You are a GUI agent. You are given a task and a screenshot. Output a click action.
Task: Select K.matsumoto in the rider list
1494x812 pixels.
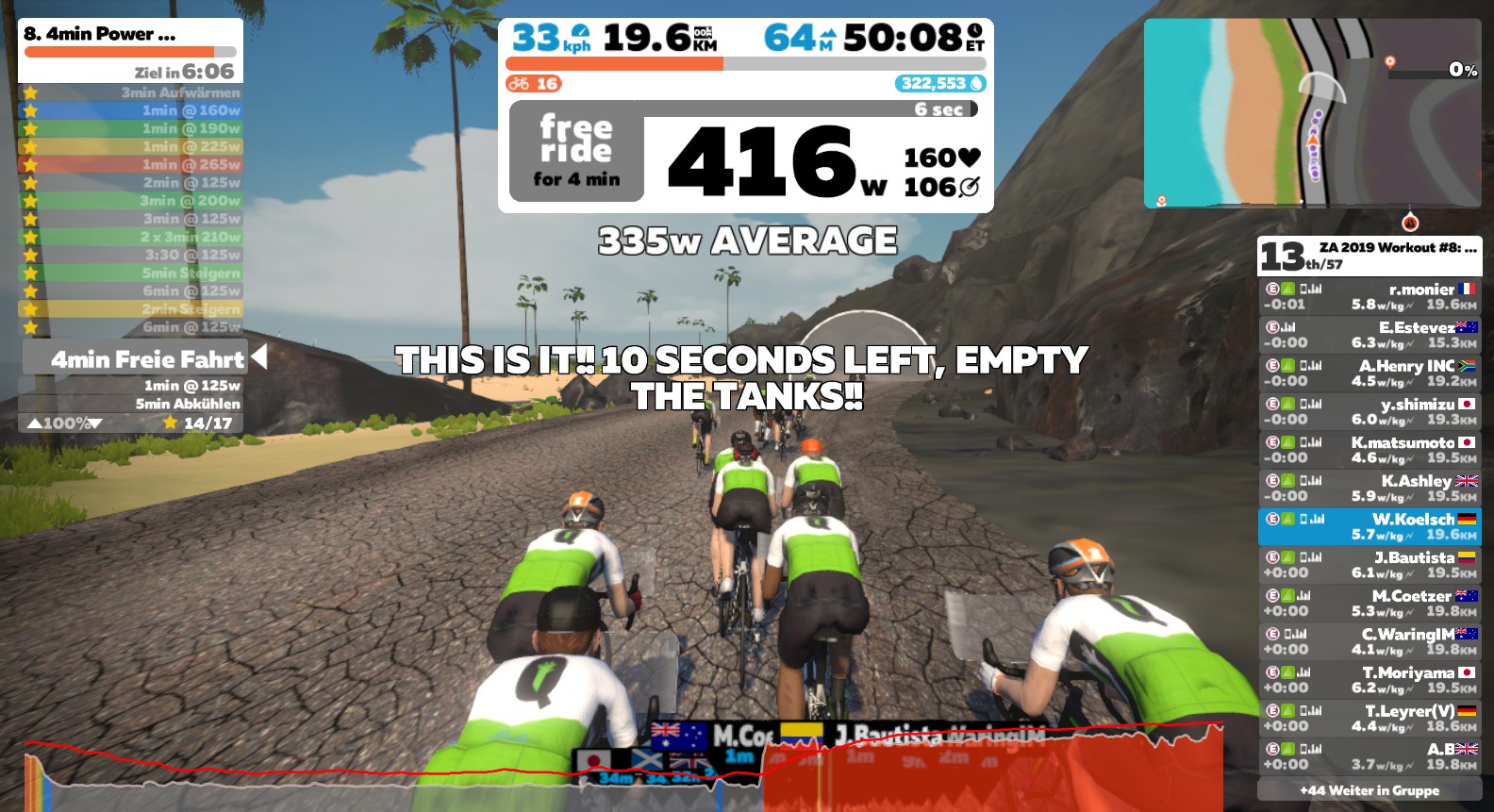pos(1369,450)
